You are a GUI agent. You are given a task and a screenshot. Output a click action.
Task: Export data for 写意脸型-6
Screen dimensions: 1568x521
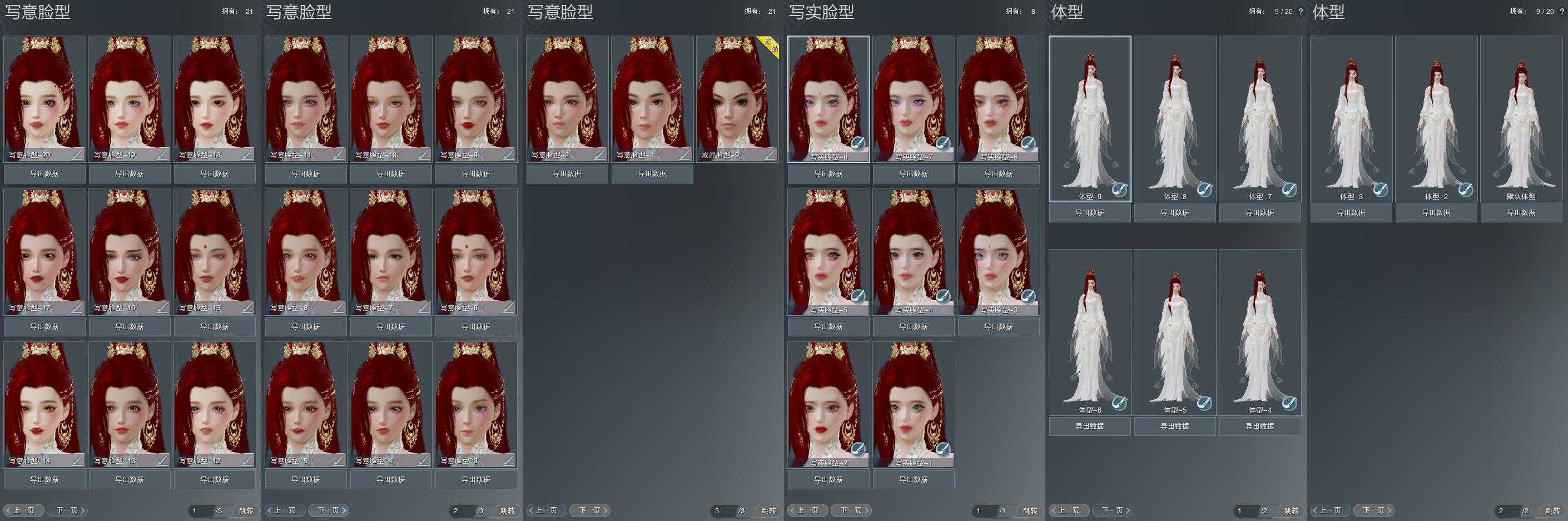click(475, 327)
